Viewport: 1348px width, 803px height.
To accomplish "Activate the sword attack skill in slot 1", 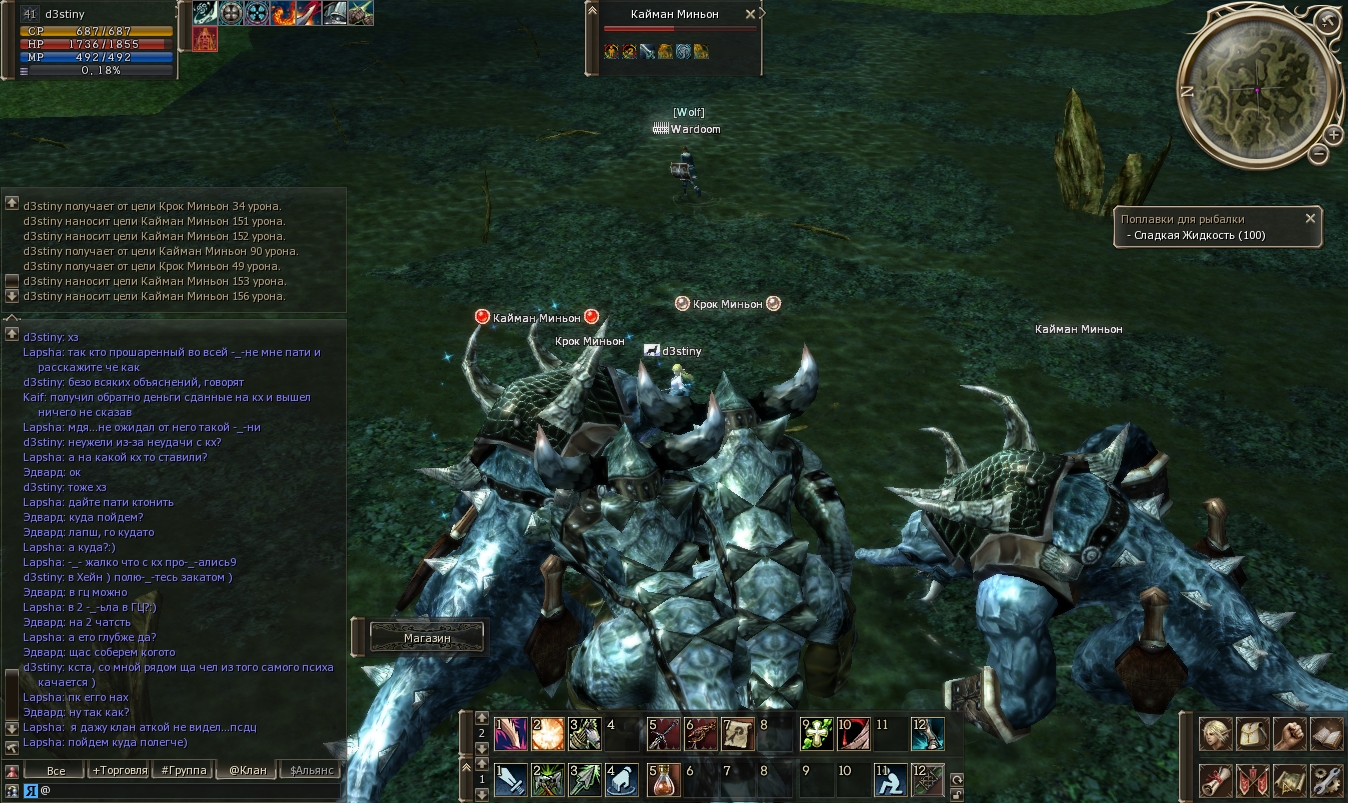I will point(511,780).
